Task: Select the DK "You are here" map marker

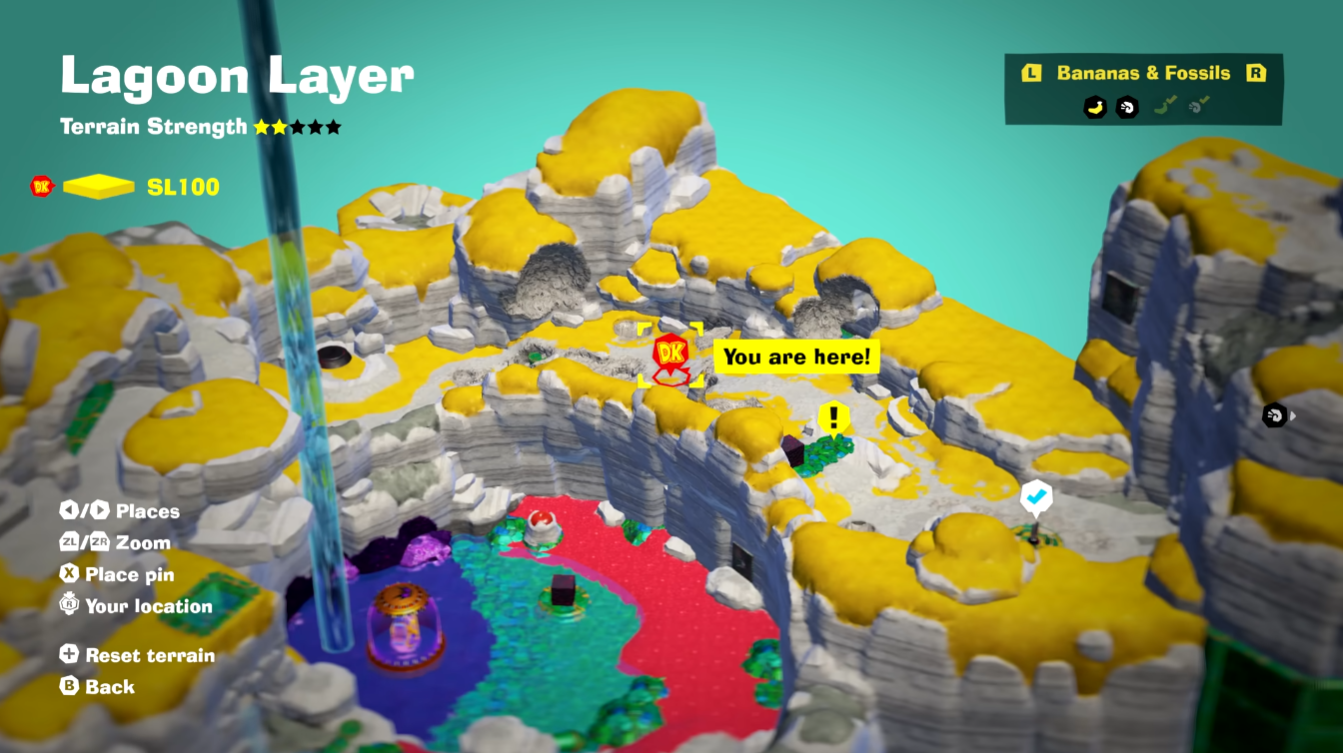Action: click(671, 355)
